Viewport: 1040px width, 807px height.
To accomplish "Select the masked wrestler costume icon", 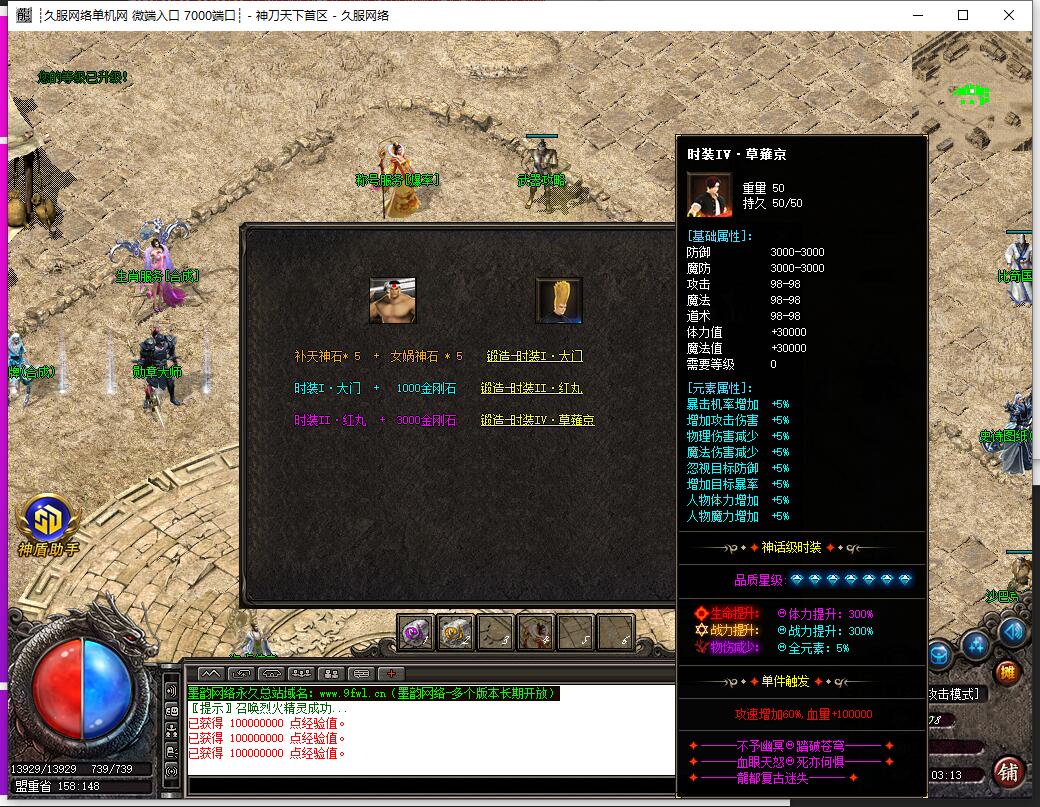I will coord(393,301).
